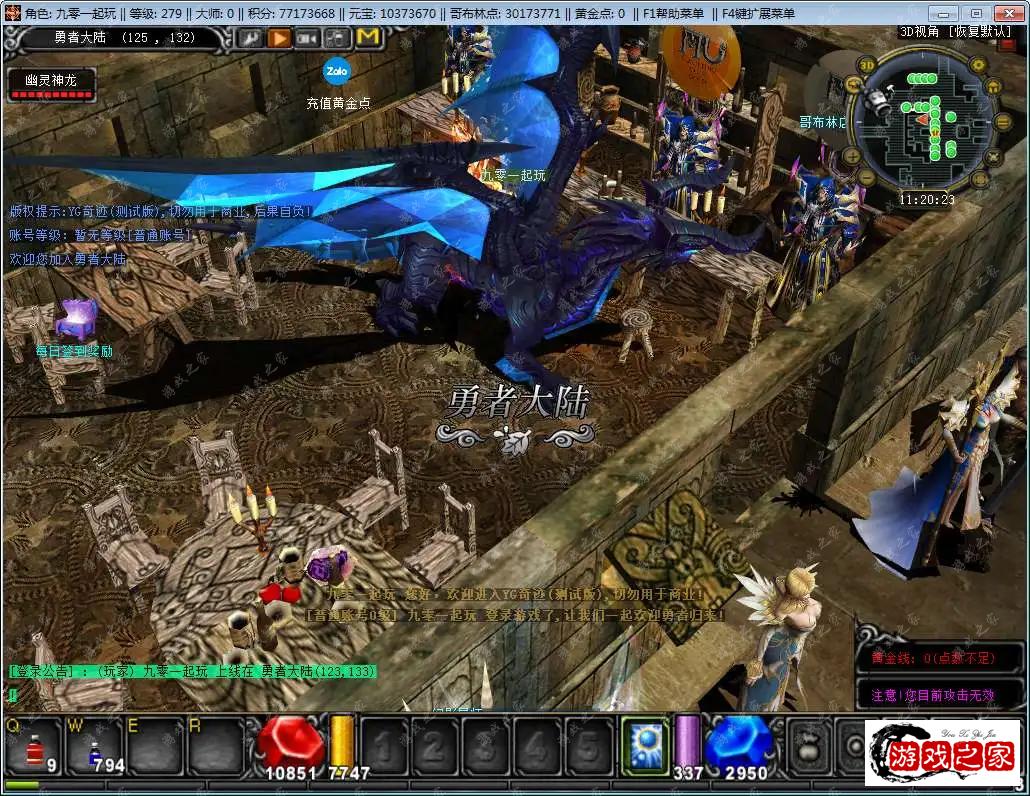Use the red health potion in Q slot
The height and width of the screenshot is (796, 1030).
(x=37, y=747)
